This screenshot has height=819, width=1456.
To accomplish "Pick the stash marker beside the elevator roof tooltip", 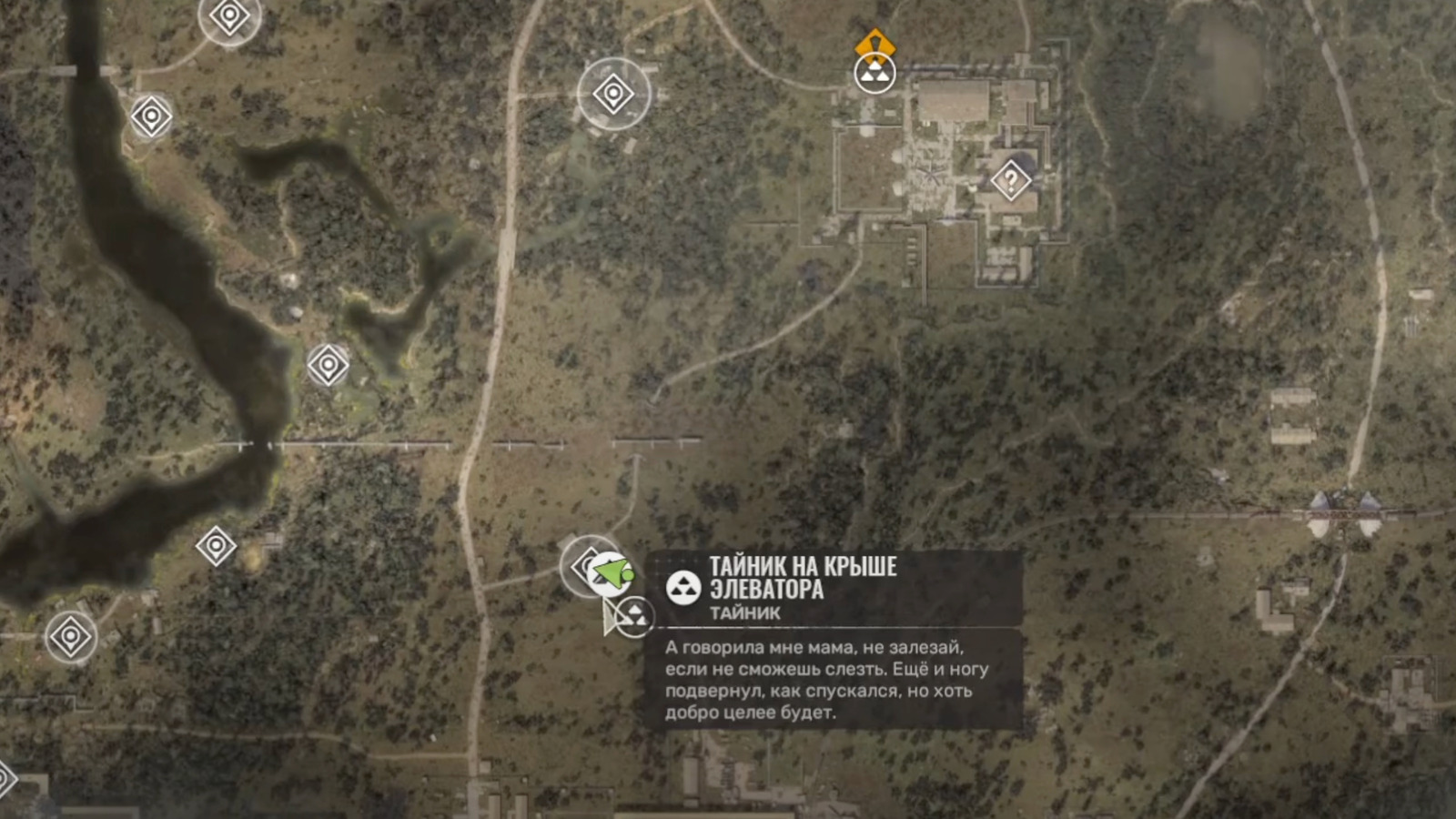I will point(634,616).
